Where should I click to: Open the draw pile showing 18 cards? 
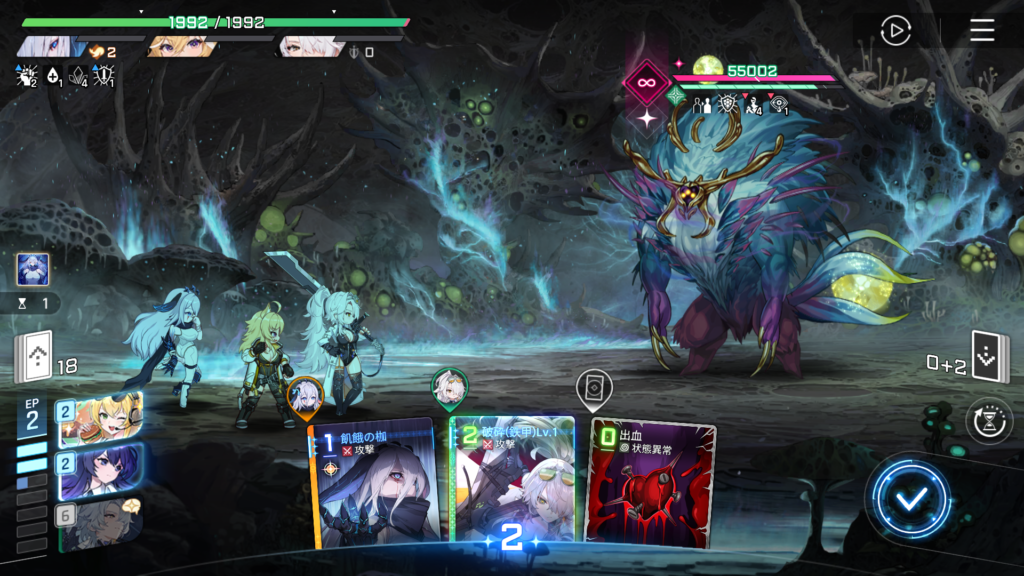click(x=32, y=358)
